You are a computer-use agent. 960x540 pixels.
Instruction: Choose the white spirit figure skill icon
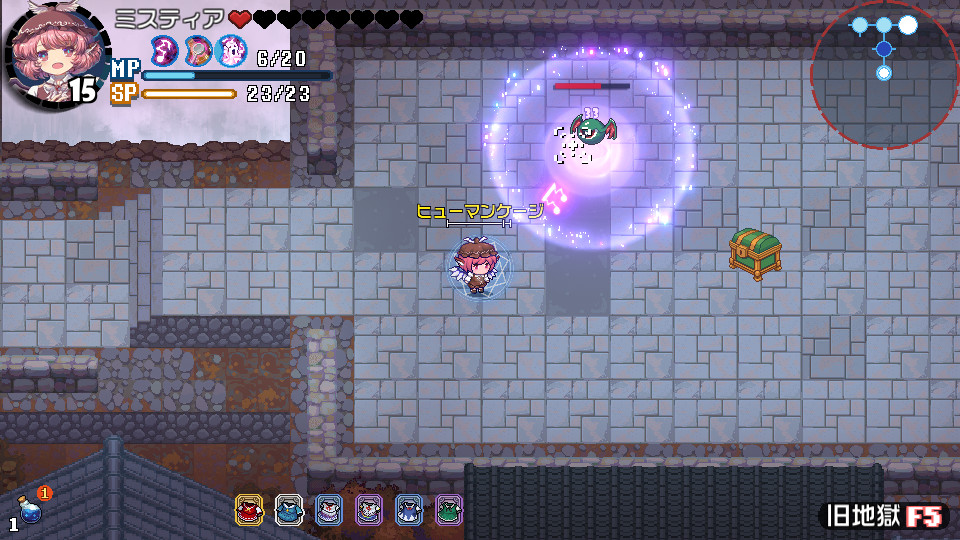(x=231, y=50)
